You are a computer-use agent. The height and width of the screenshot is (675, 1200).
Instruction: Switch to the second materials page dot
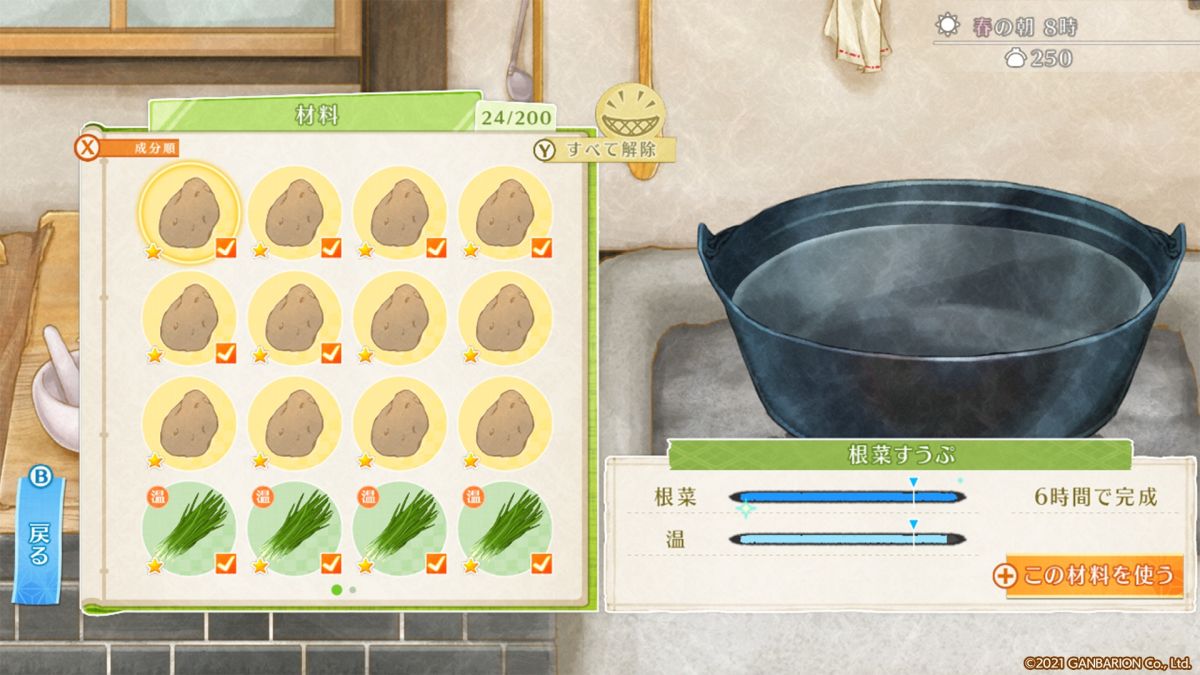click(353, 590)
